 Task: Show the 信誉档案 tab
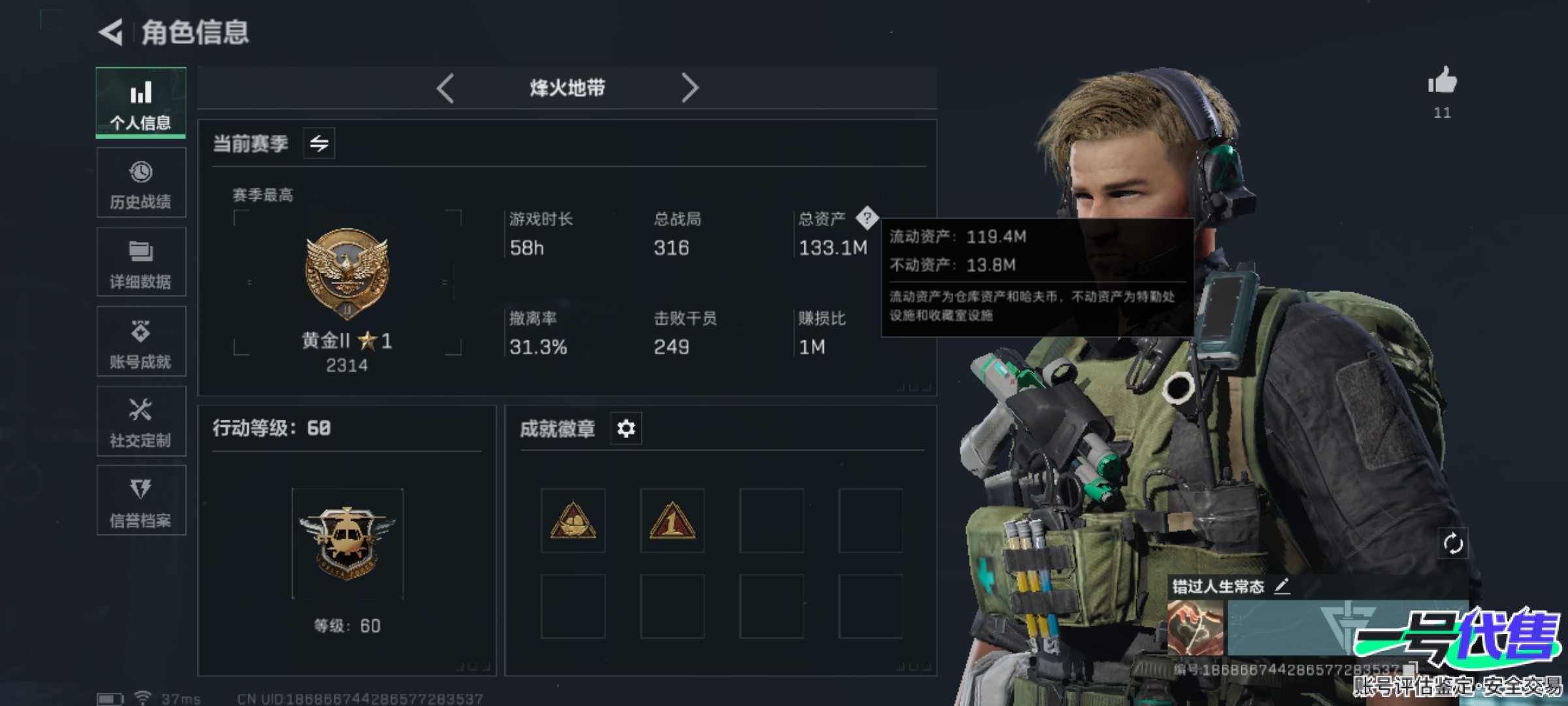pos(140,501)
